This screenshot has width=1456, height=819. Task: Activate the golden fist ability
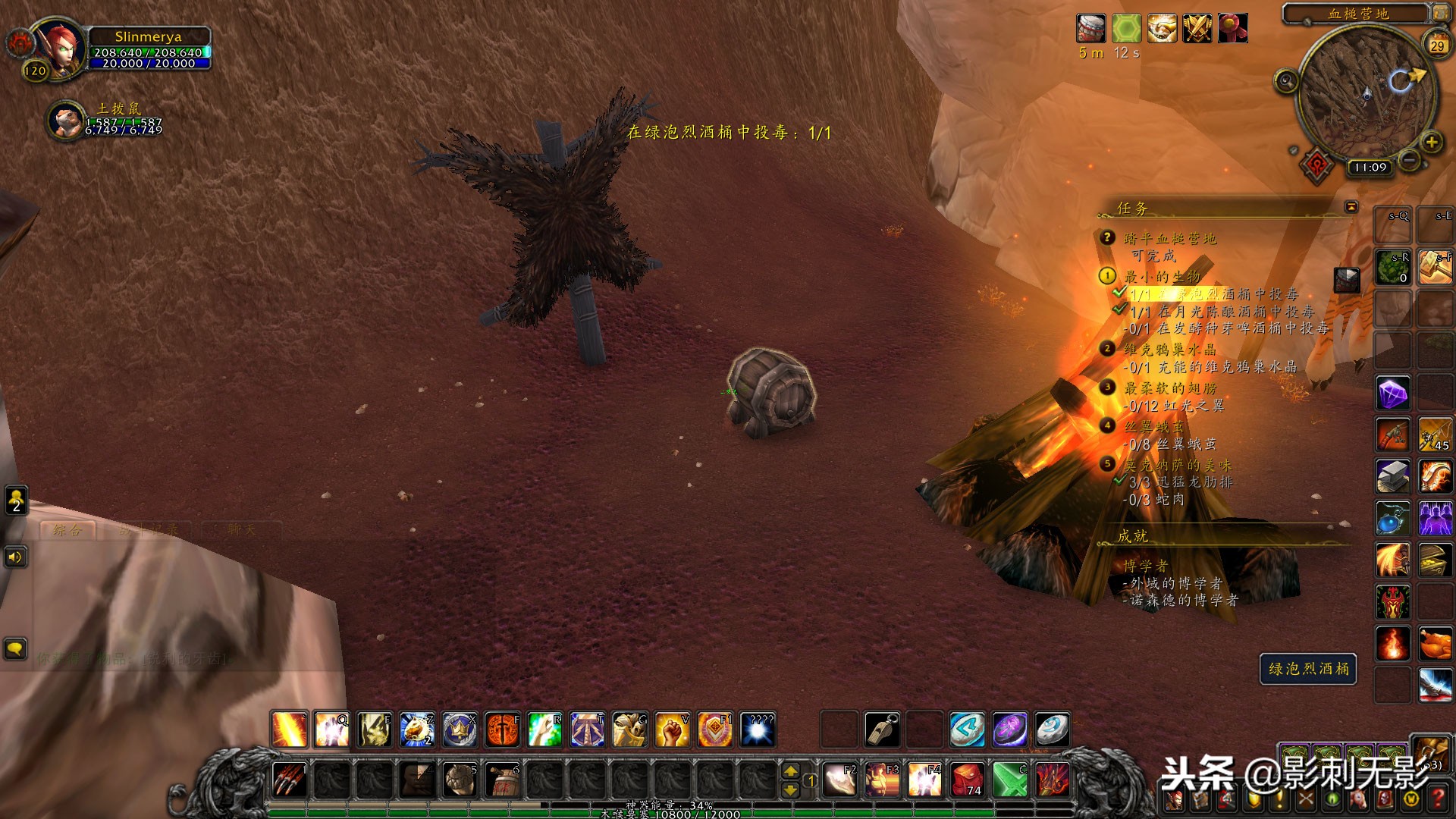tap(673, 730)
